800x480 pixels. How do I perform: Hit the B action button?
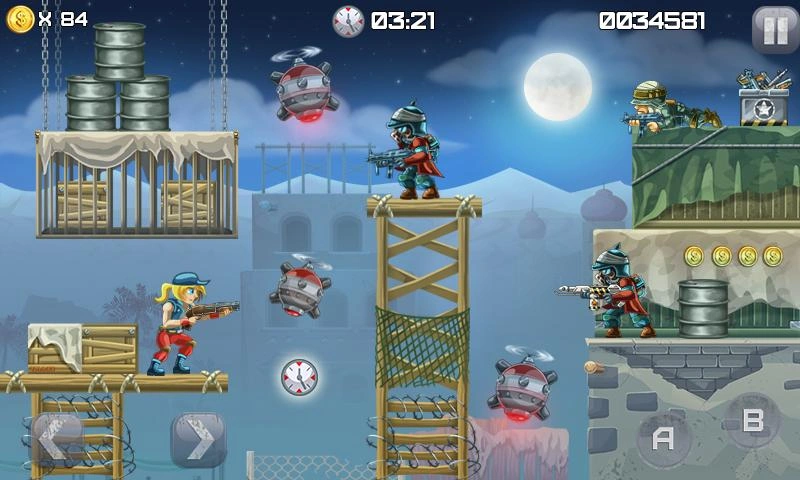[752, 421]
